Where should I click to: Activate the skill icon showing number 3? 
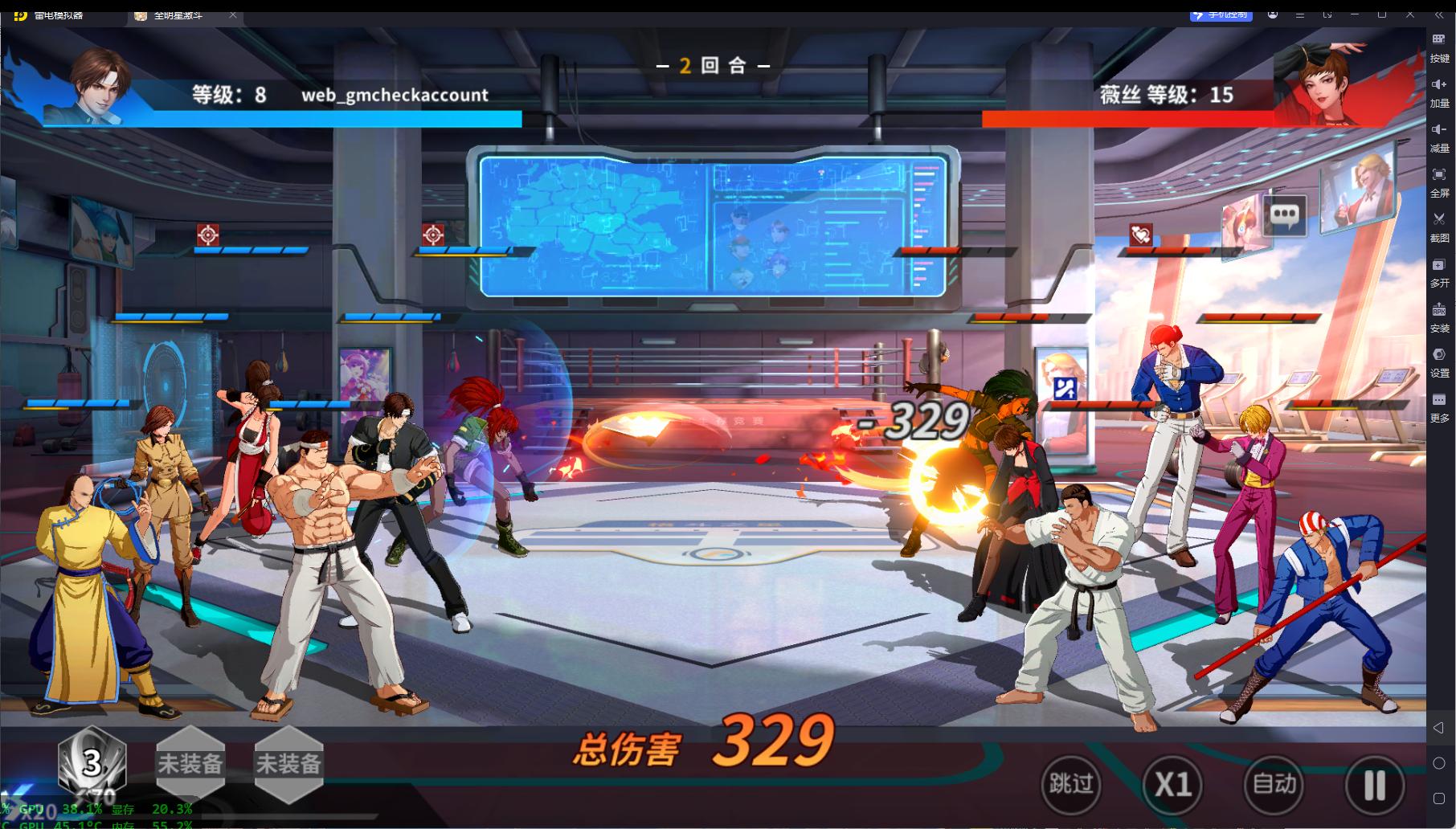[92, 764]
